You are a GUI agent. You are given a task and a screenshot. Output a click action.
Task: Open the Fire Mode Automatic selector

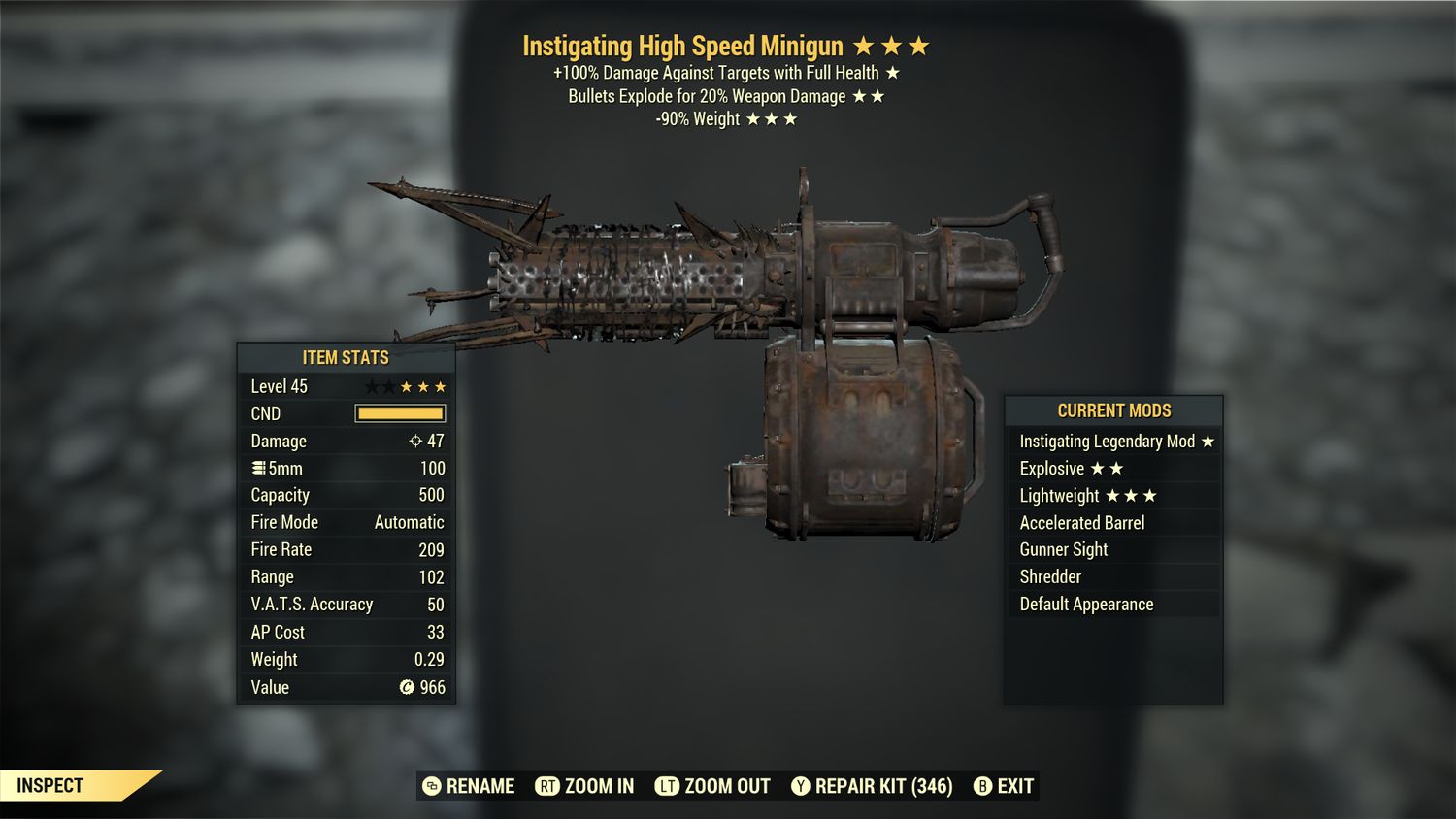pyautogui.click(x=409, y=522)
